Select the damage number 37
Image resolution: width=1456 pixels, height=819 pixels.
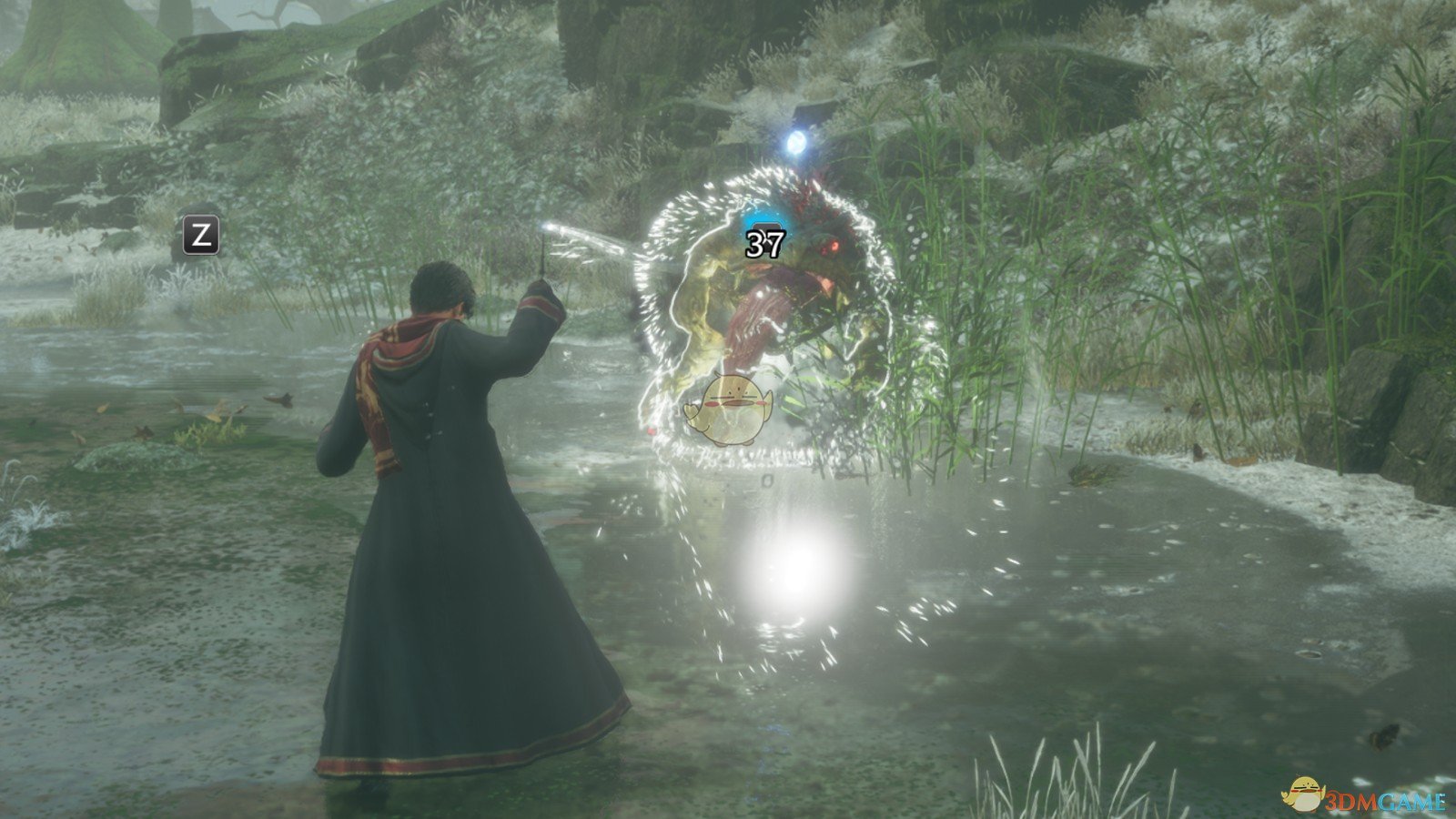pyautogui.click(x=765, y=242)
